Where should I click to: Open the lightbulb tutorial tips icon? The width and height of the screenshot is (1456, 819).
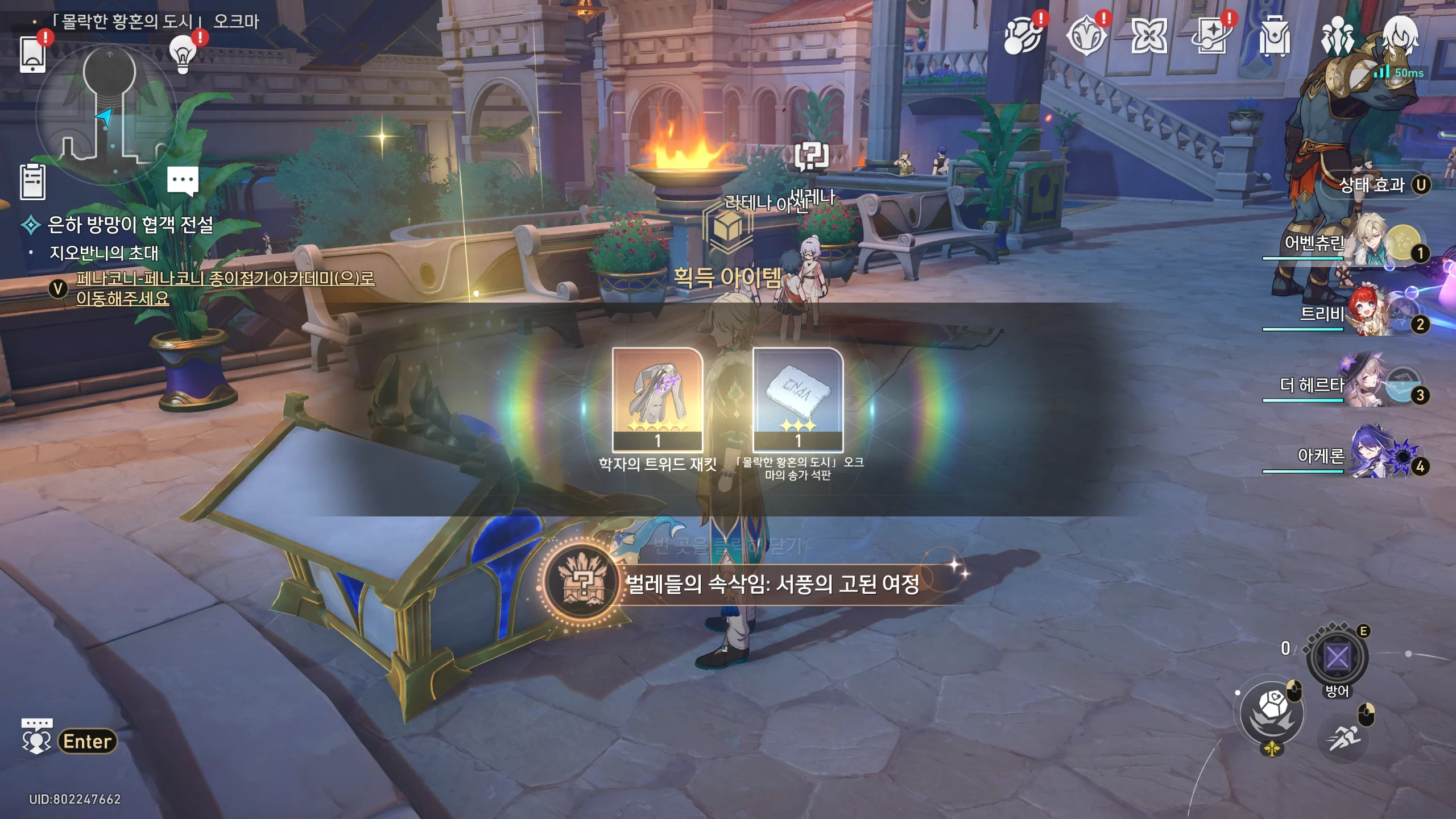pos(183,54)
